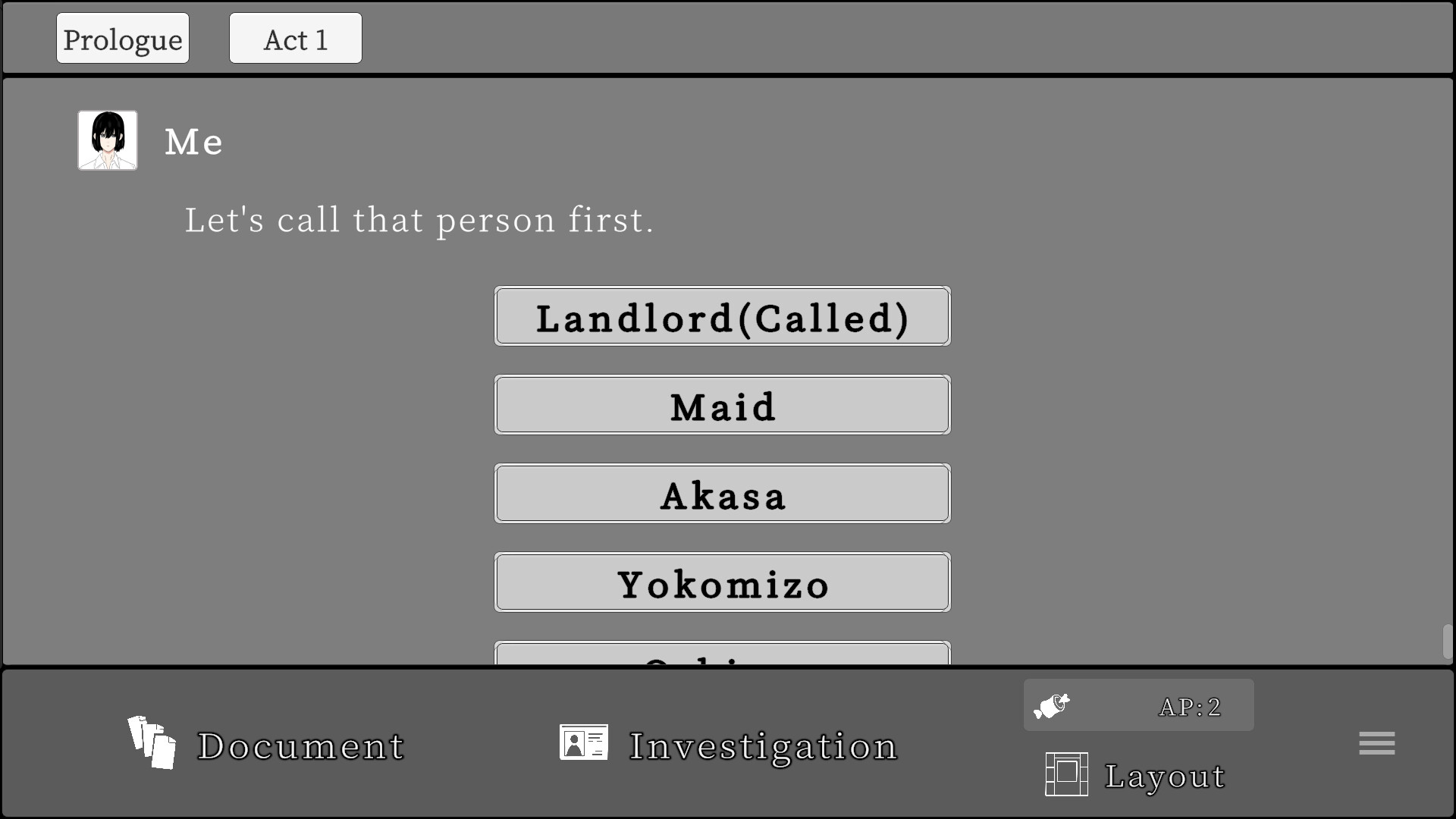The image size is (1456, 819).
Task: Open the Layout panel
Action: tap(1165, 776)
